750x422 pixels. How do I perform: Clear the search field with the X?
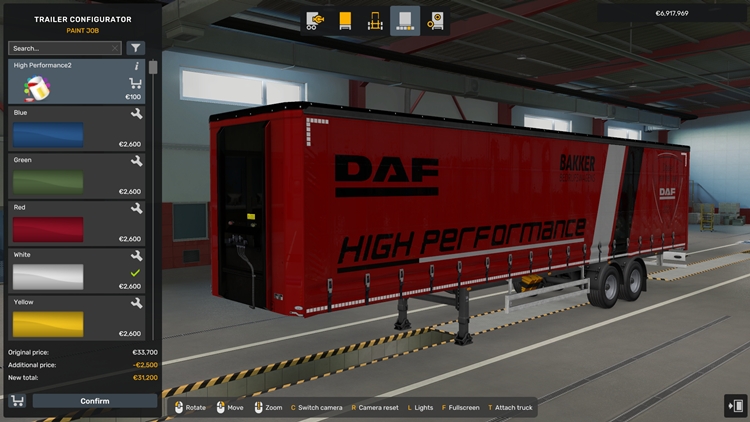[115, 48]
